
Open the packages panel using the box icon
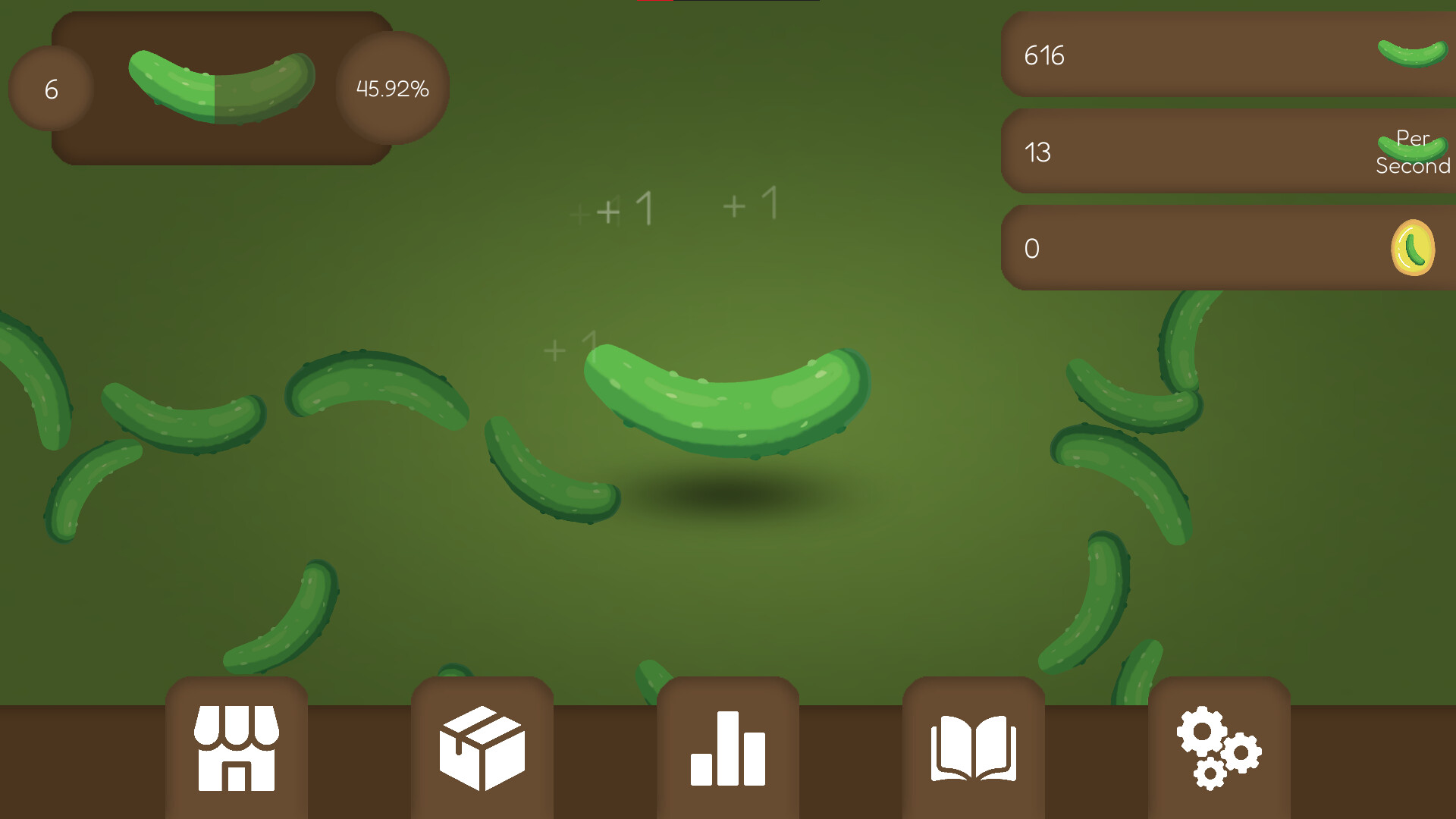(482, 747)
